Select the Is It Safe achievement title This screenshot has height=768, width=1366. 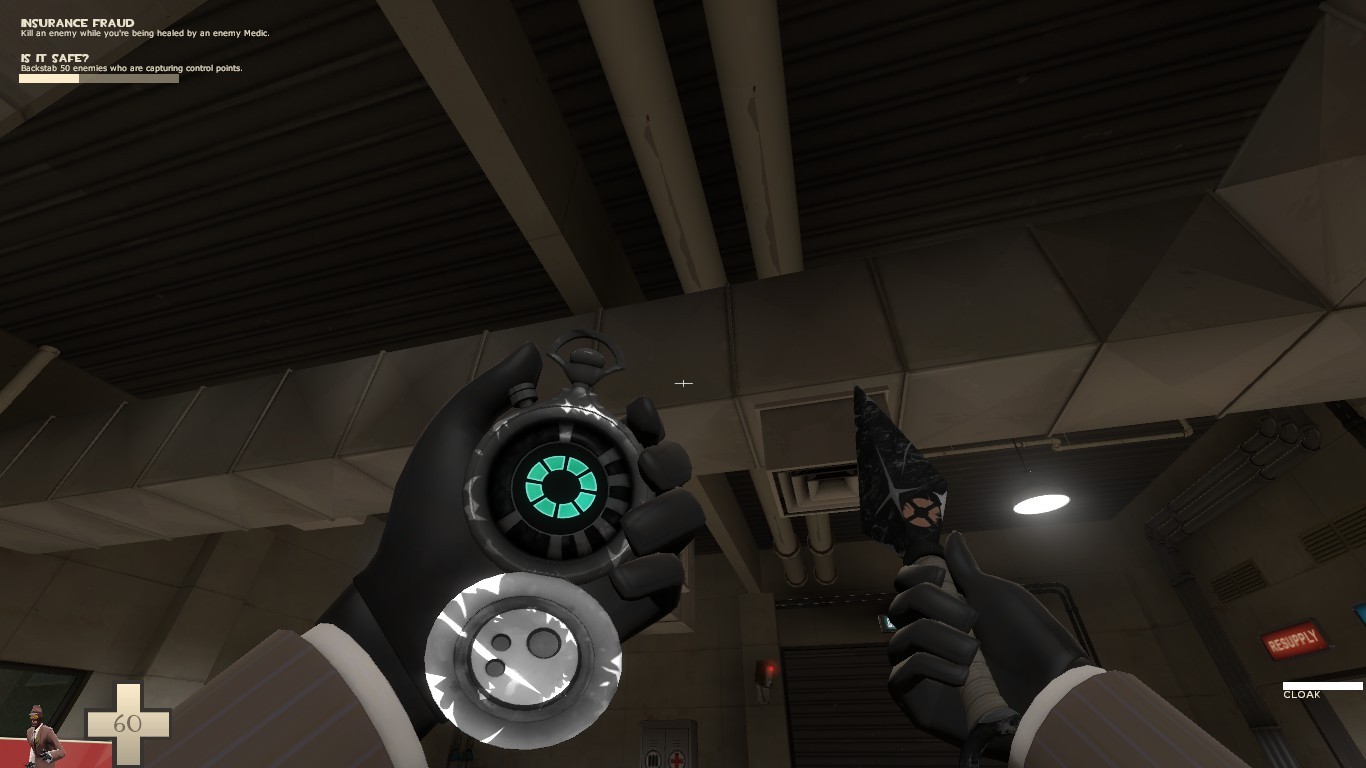pos(53,58)
